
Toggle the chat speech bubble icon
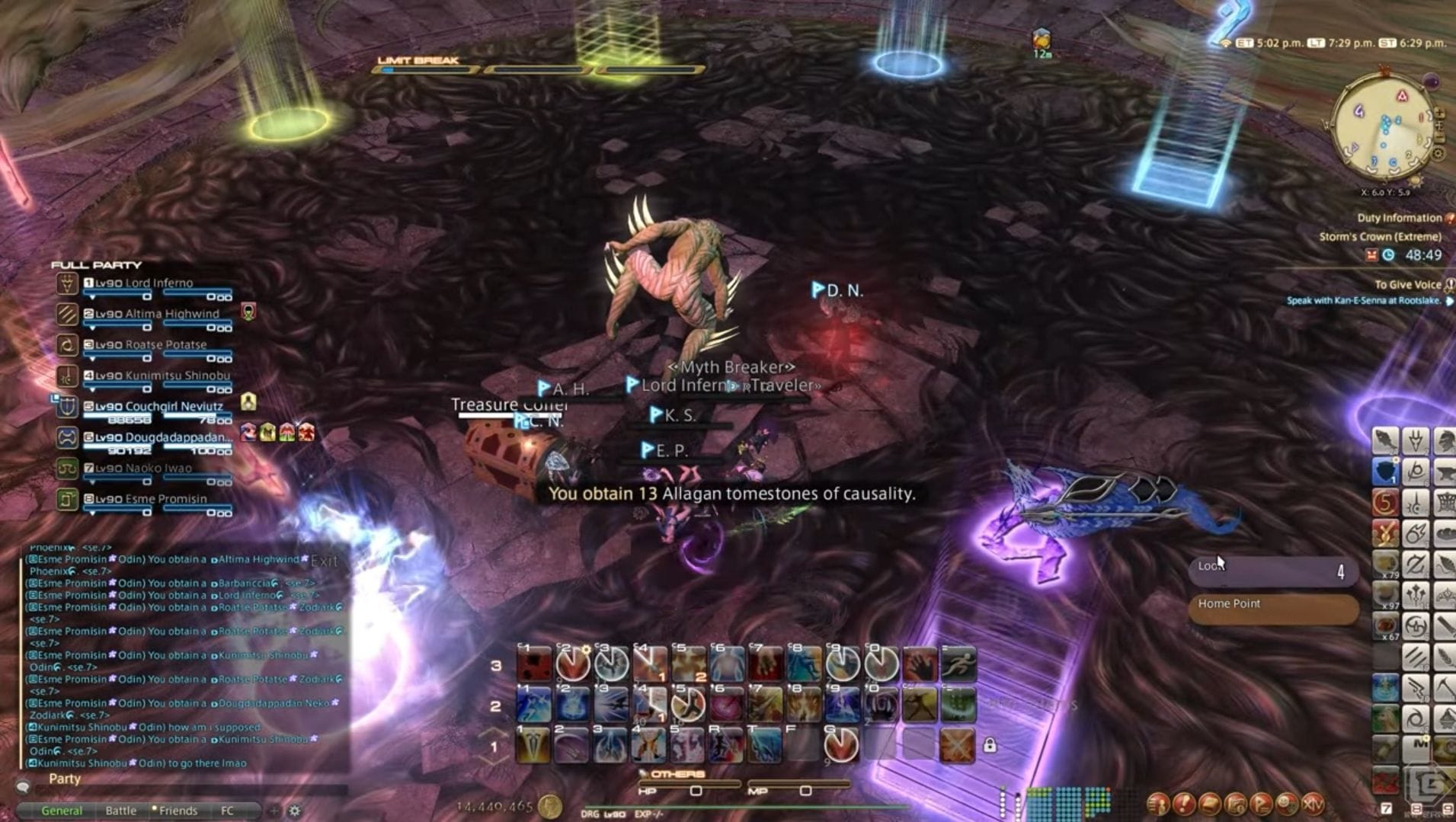click(23, 786)
